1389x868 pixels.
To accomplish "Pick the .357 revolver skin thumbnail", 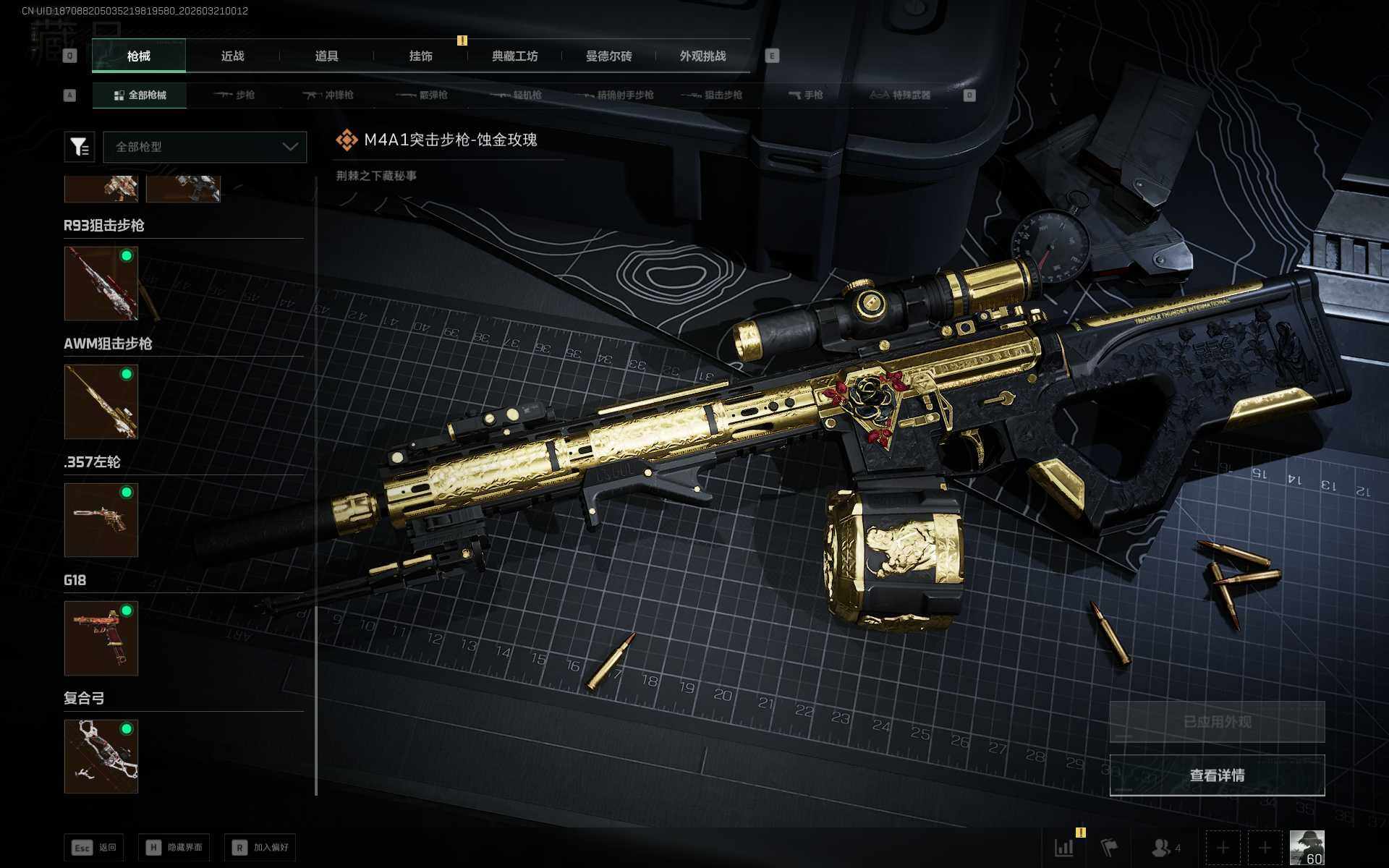I will pos(101,519).
